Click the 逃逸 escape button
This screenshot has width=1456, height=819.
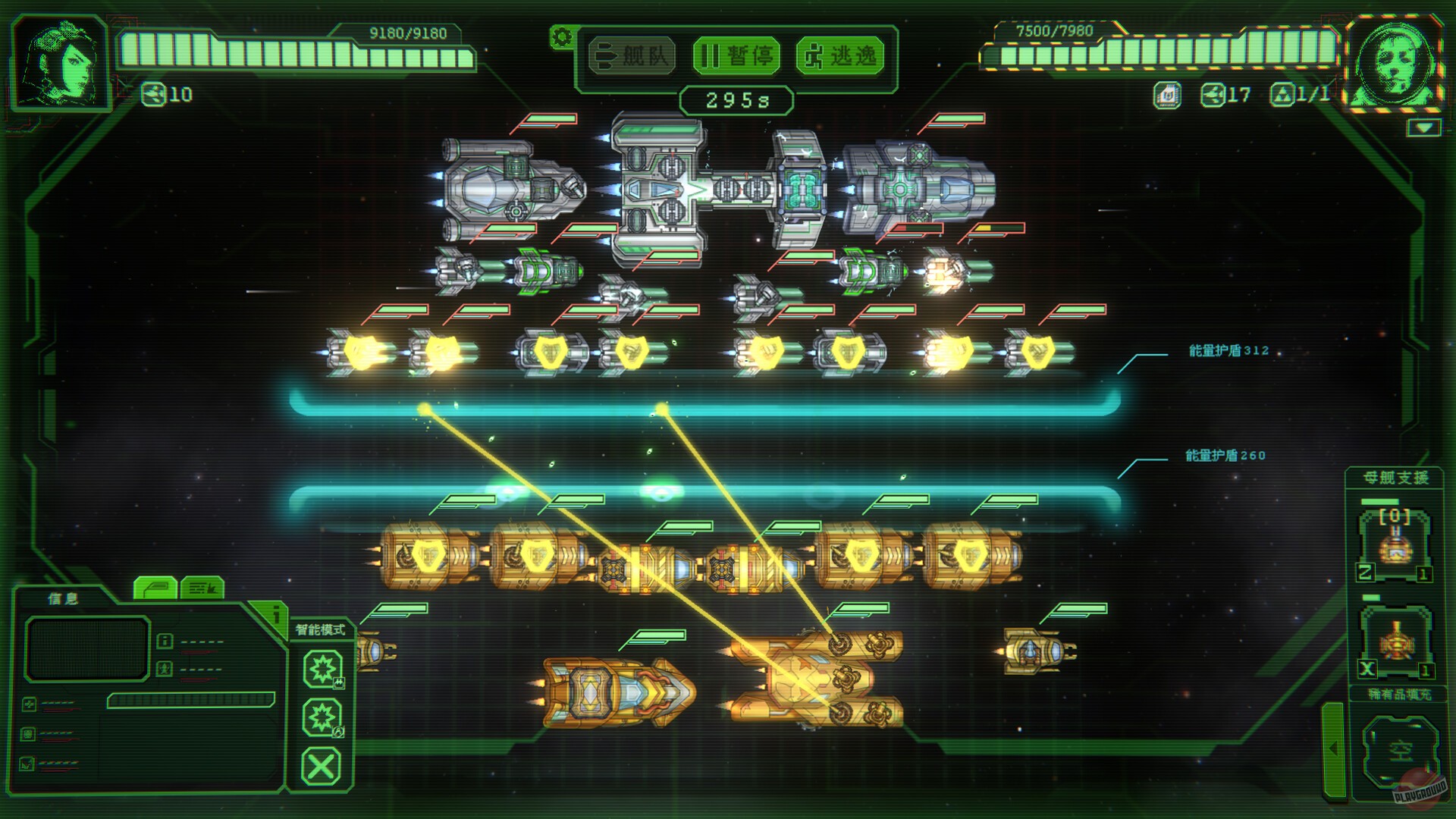(x=842, y=55)
